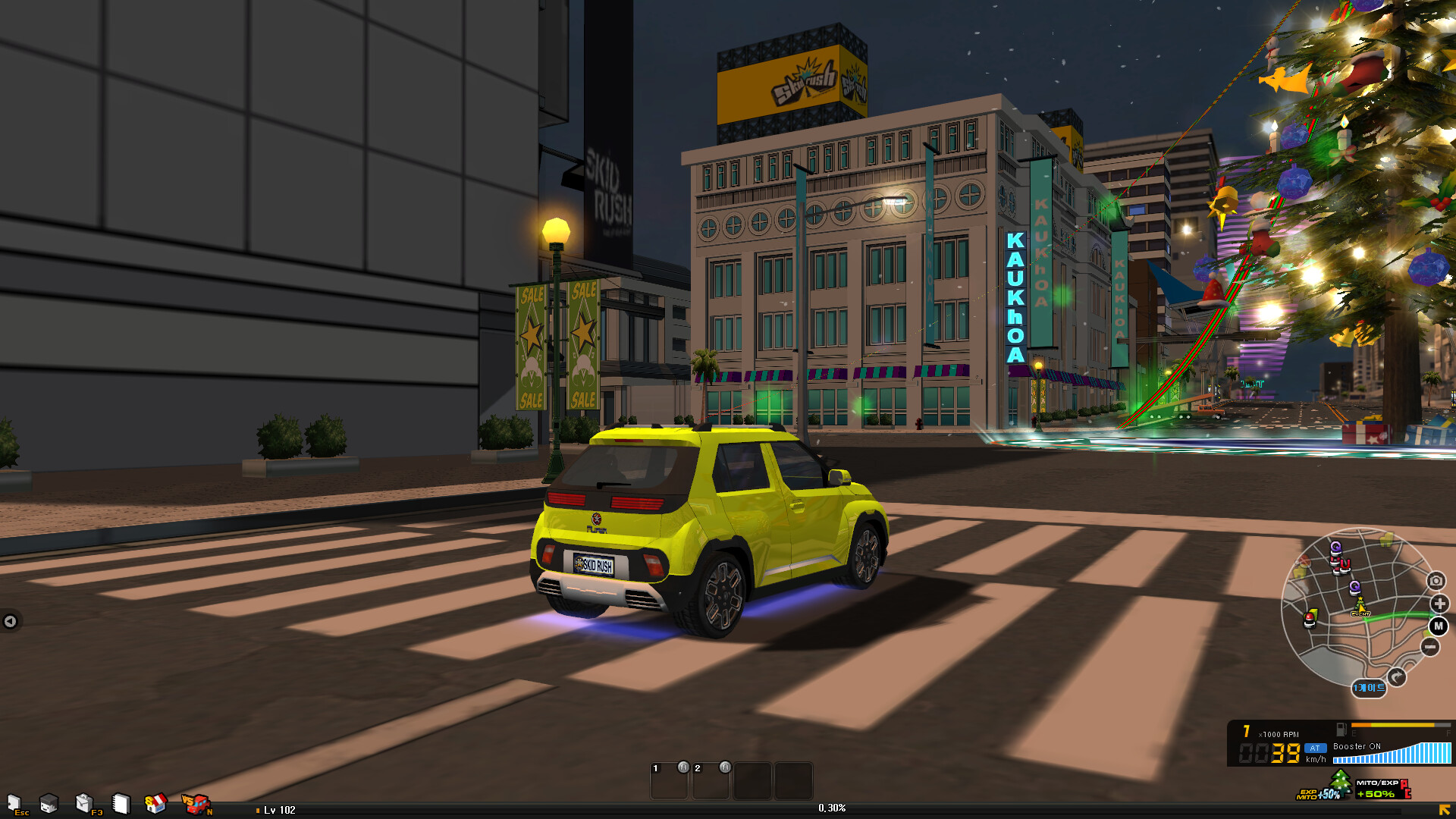Open the shop with the striped store icon
The image size is (1456, 819).
[x=155, y=802]
